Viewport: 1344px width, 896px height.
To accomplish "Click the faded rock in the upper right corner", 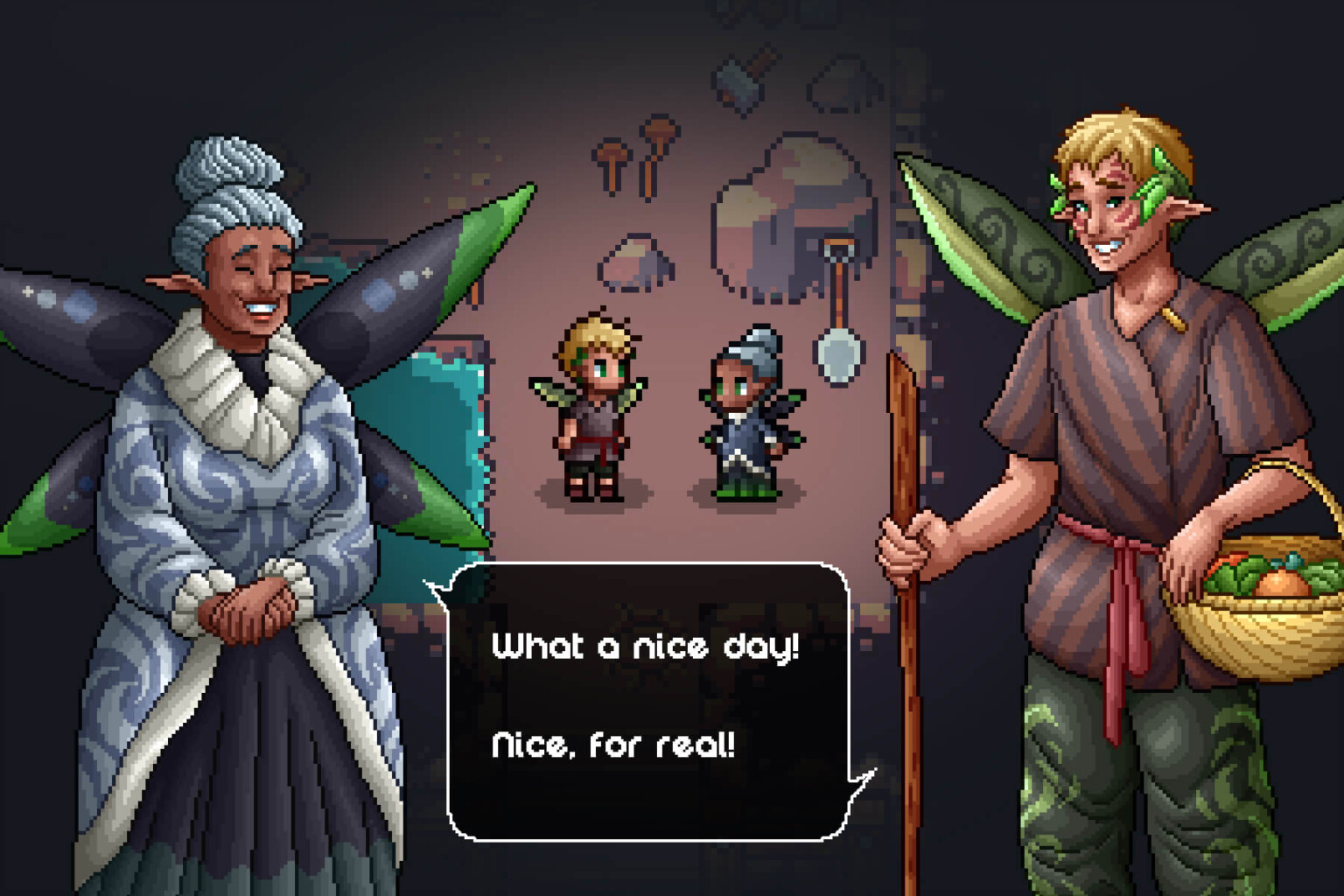I will coord(842,83).
